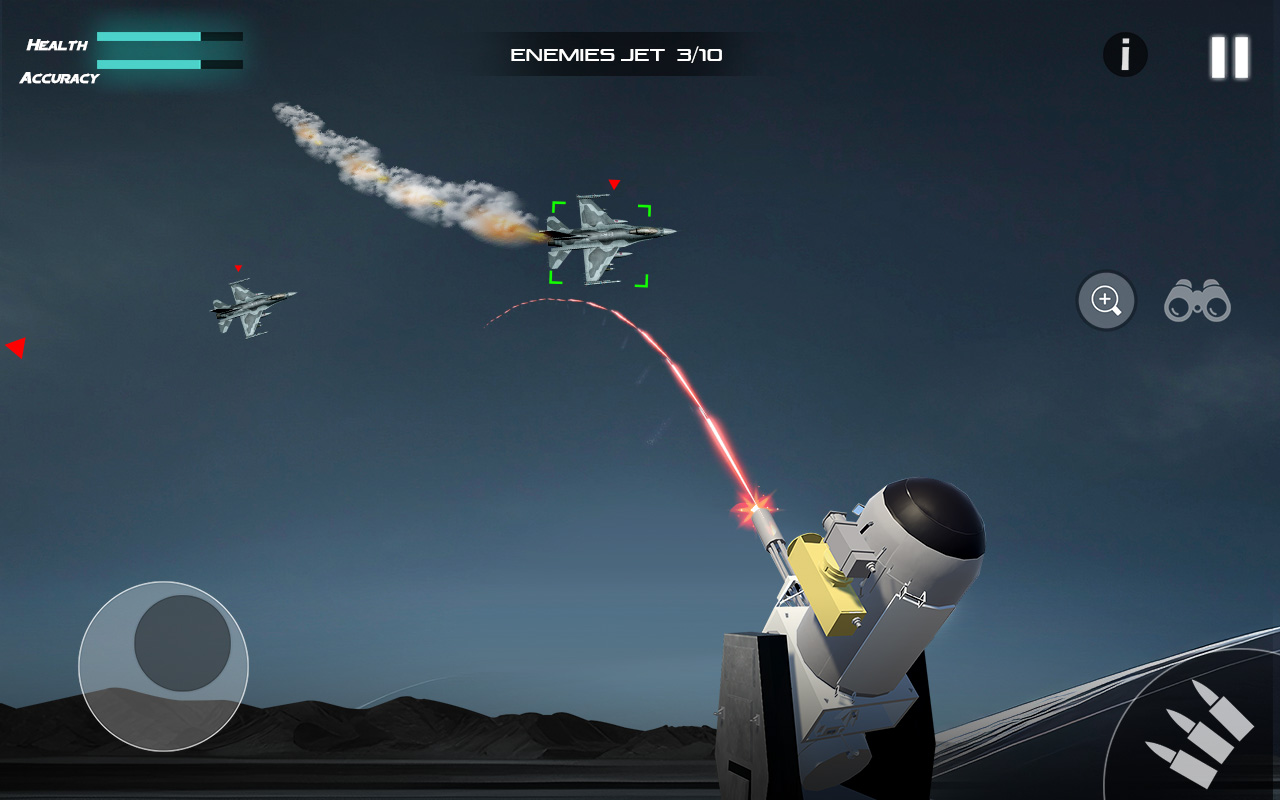This screenshot has width=1280, height=800.
Task: Tap the red arrow enemy indicator on left edge
Action: (x=16, y=347)
